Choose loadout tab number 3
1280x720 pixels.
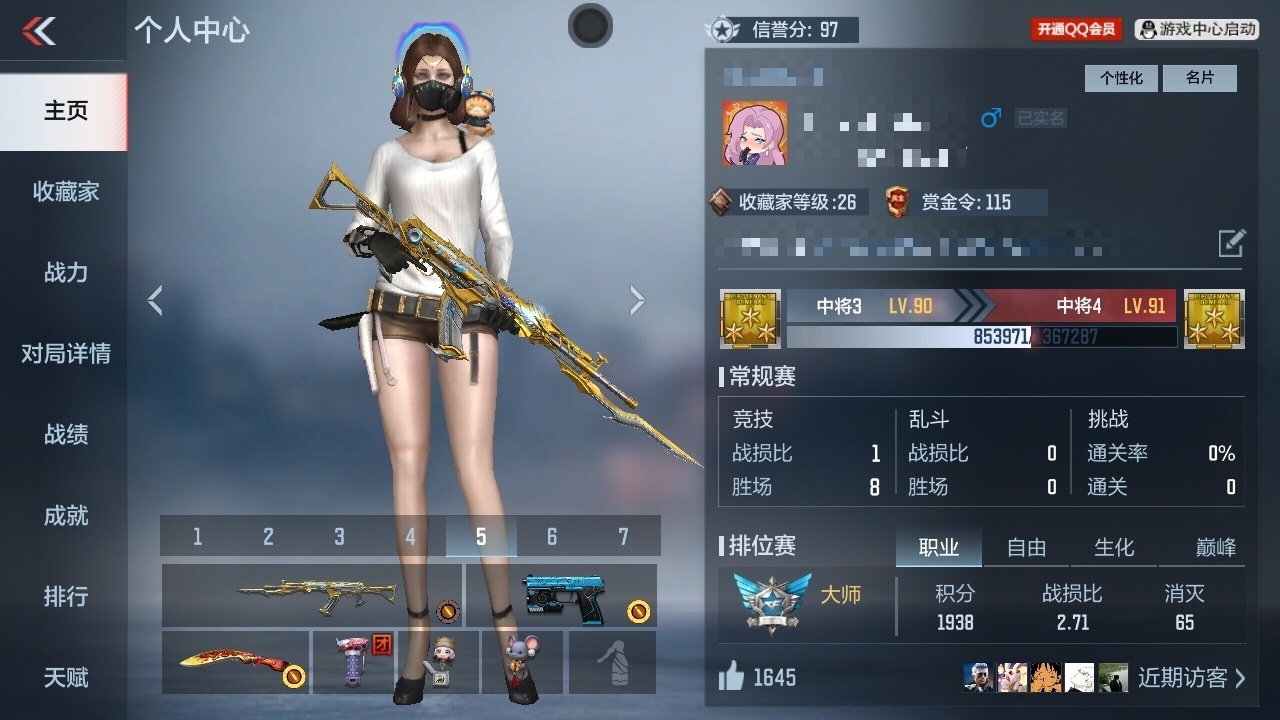(339, 537)
